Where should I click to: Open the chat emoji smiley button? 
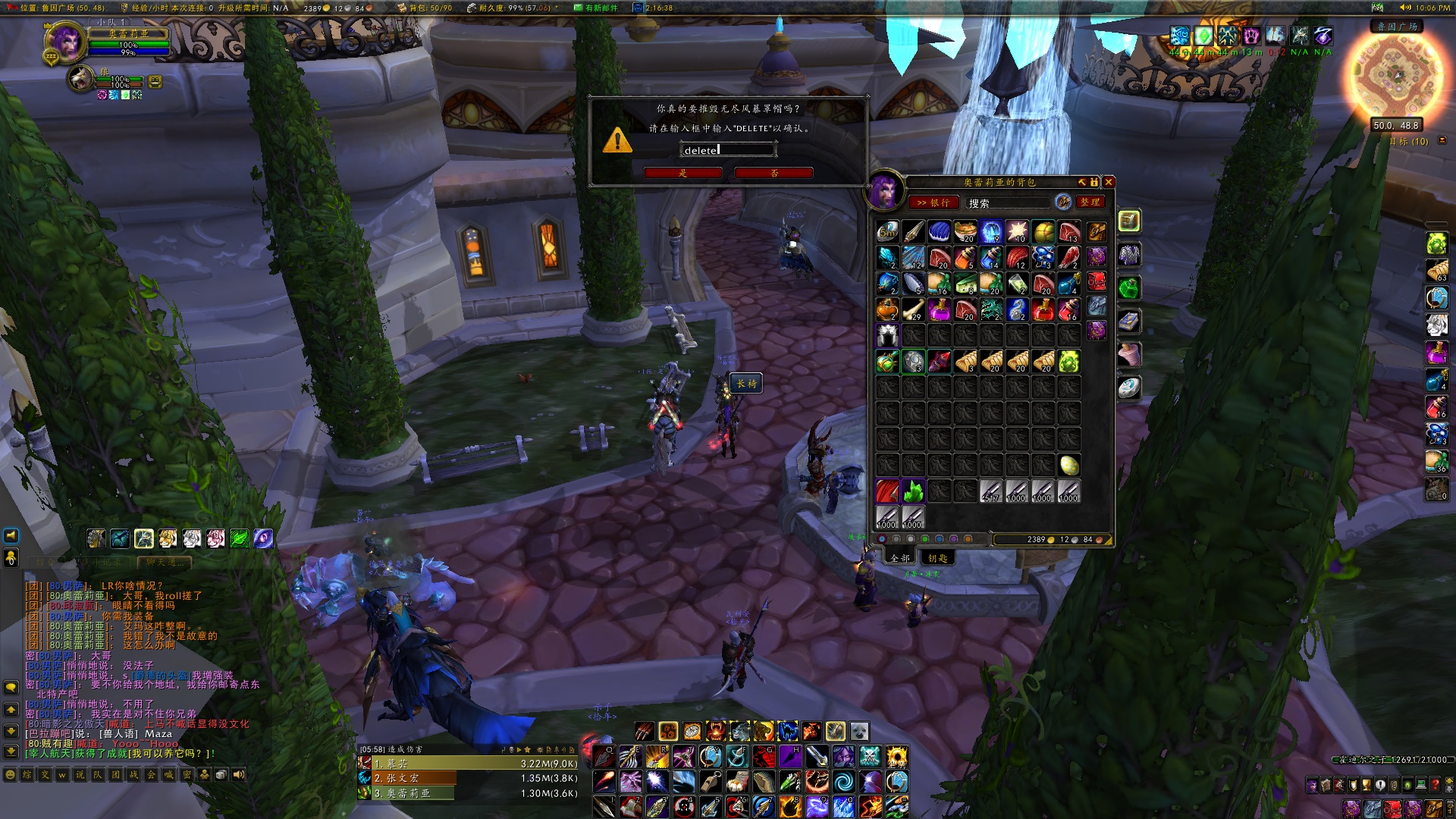[x=11, y=775]
